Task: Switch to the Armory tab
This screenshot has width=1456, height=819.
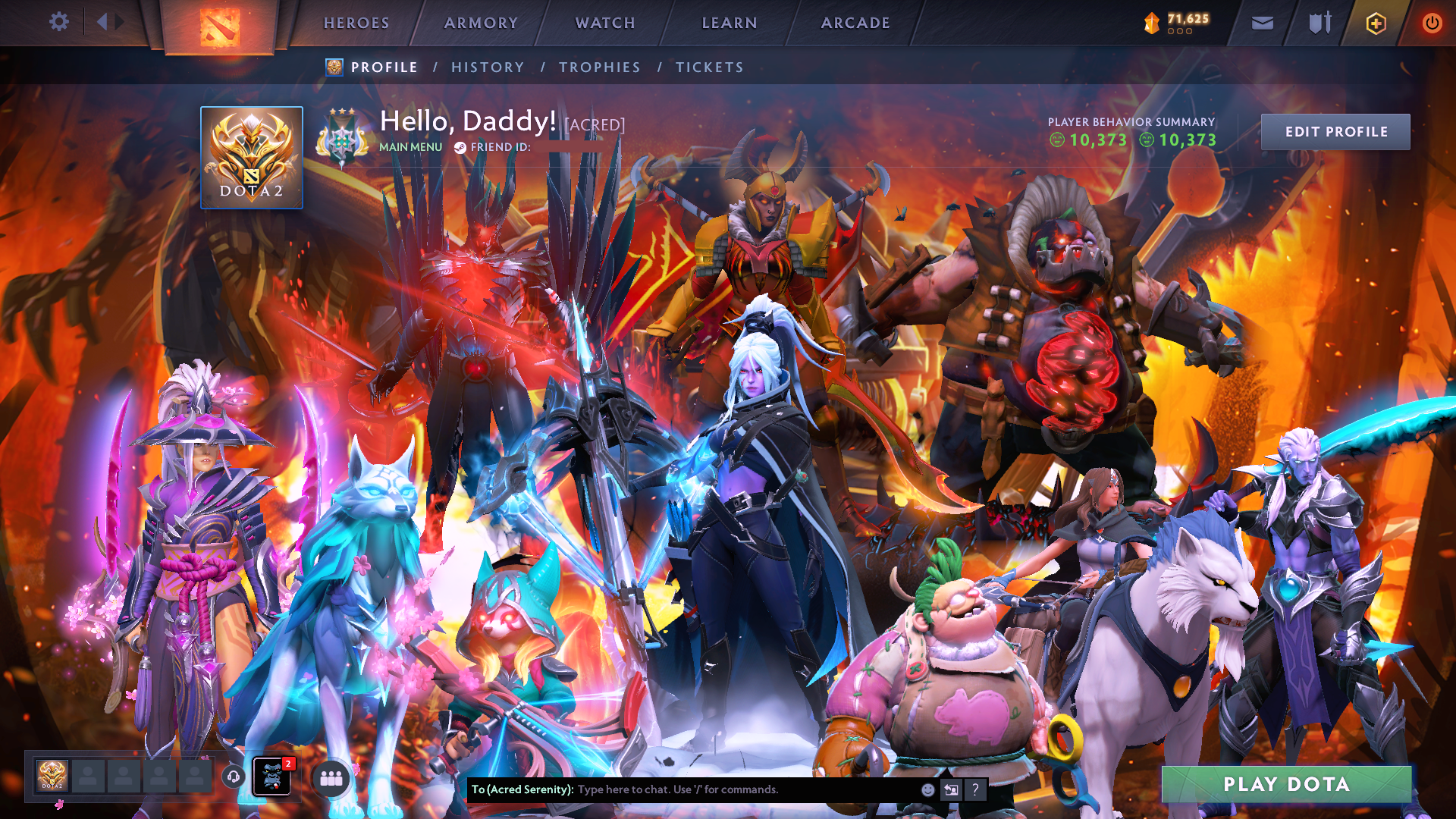Action: pos(481,23)
